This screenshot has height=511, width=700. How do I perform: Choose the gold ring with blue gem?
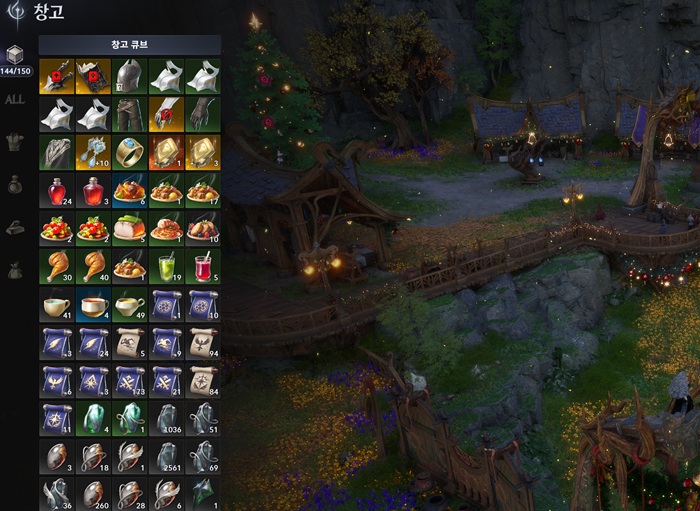129,152
